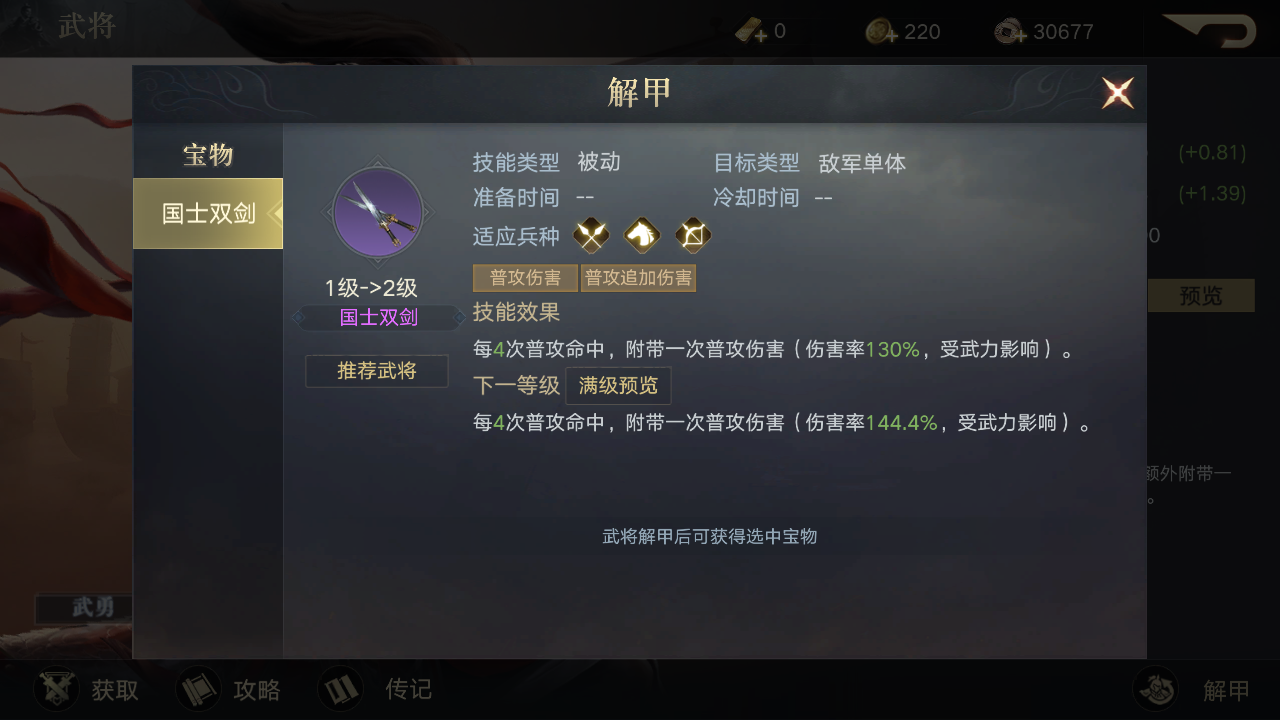This screenshot has width=1280, height=720.
Task: Select the pikeman troop type icon
Action: click(590, 235)
